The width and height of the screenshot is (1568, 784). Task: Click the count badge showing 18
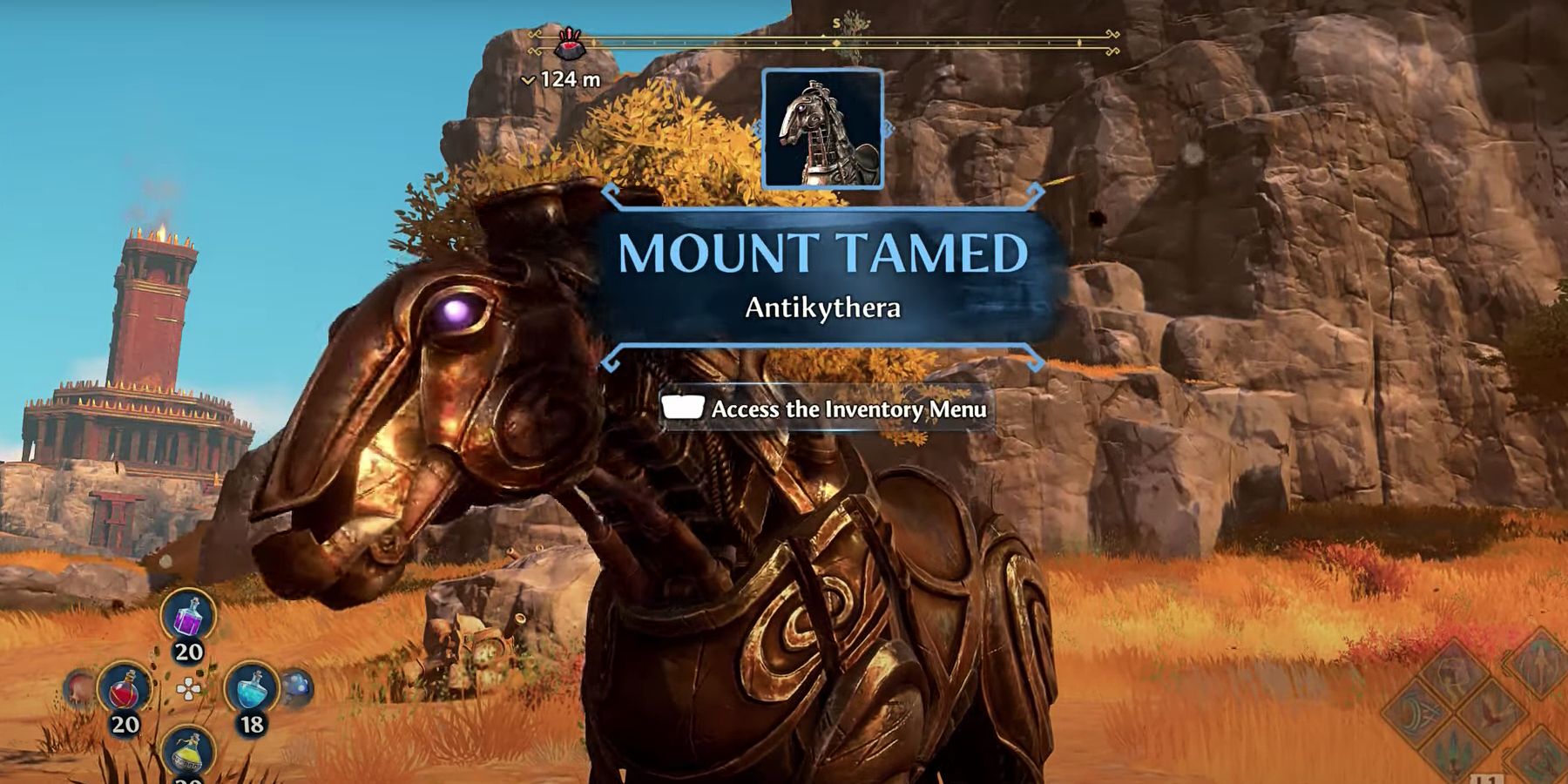(x=251, y=722)
